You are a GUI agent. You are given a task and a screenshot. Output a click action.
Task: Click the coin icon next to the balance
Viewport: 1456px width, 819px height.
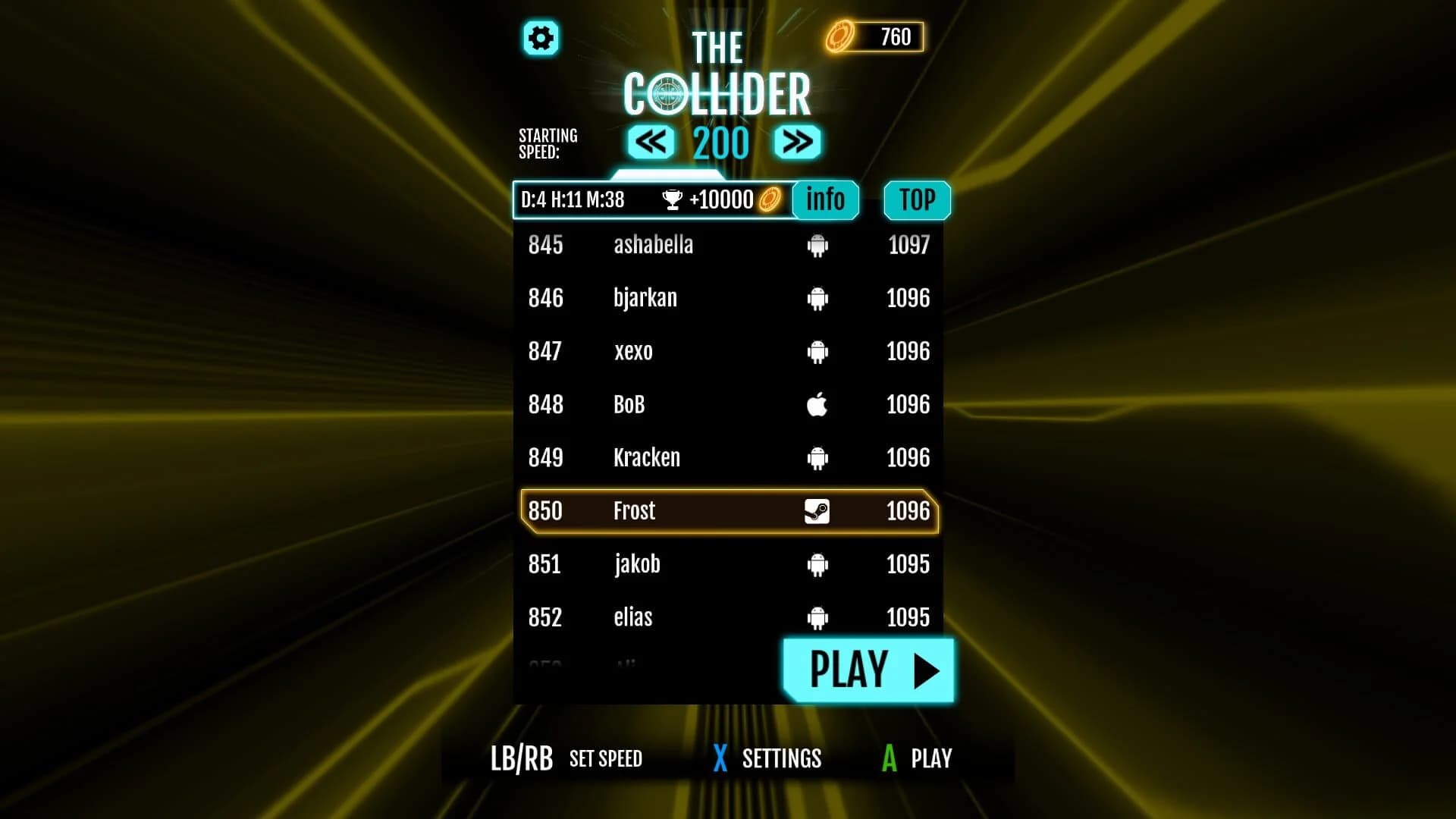tap(839, 36)
